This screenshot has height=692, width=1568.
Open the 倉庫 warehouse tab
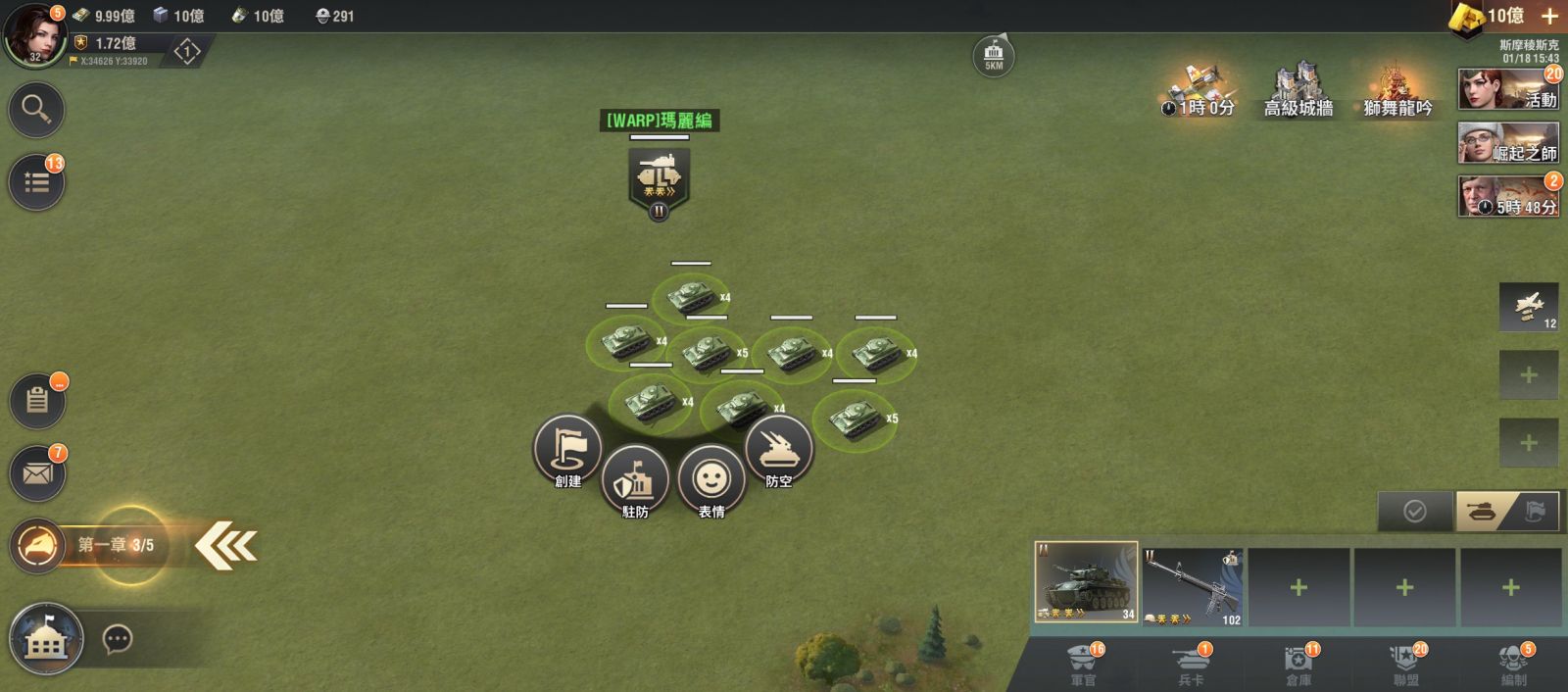[1298, 665]
